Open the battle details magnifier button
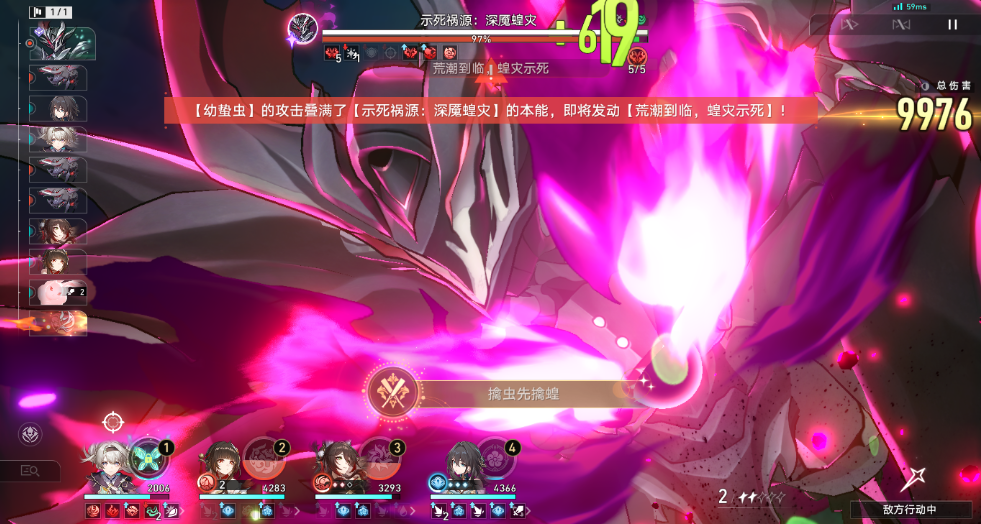 (31, 470)
